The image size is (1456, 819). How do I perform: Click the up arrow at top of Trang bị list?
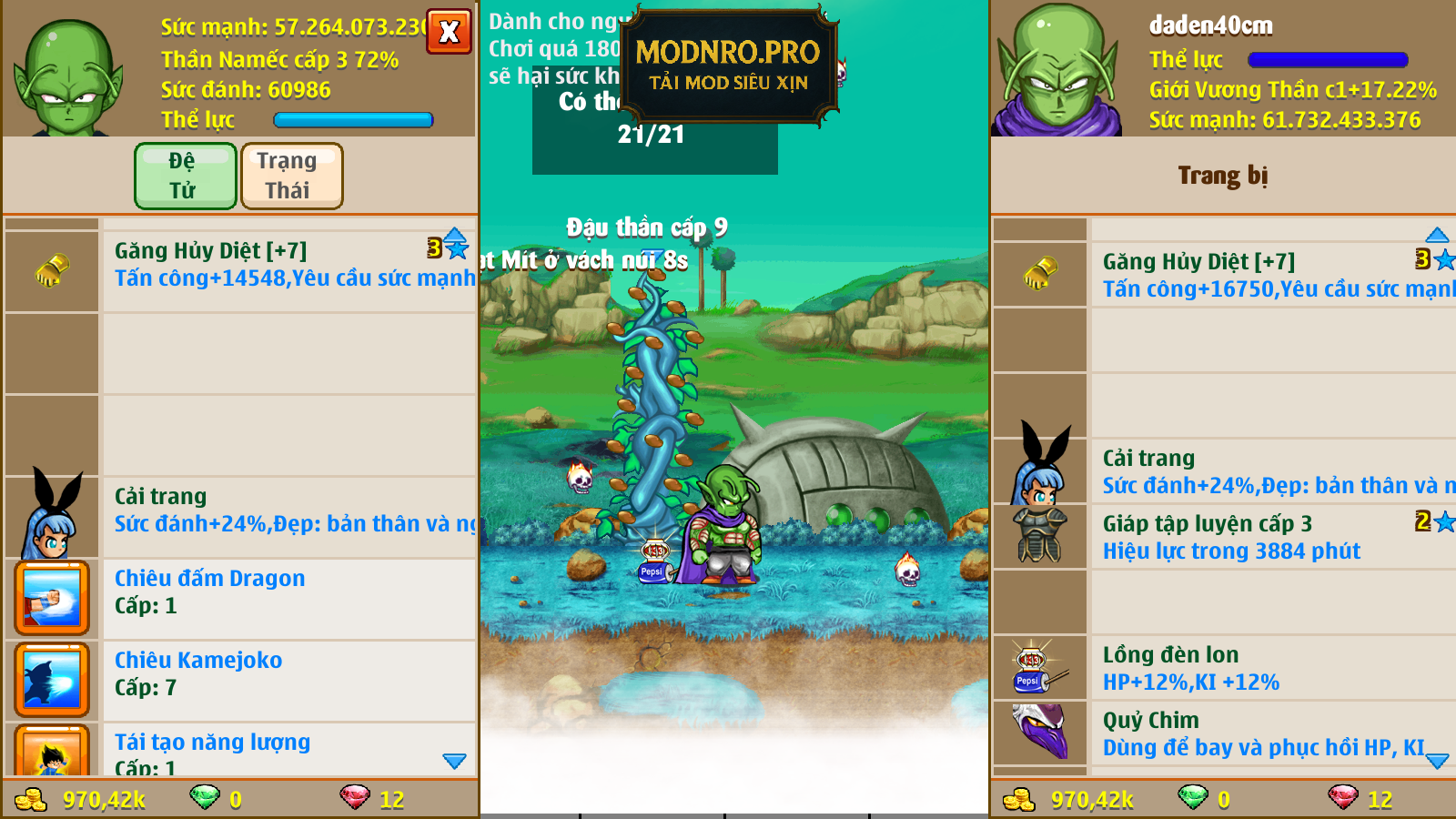point(1437,235)
